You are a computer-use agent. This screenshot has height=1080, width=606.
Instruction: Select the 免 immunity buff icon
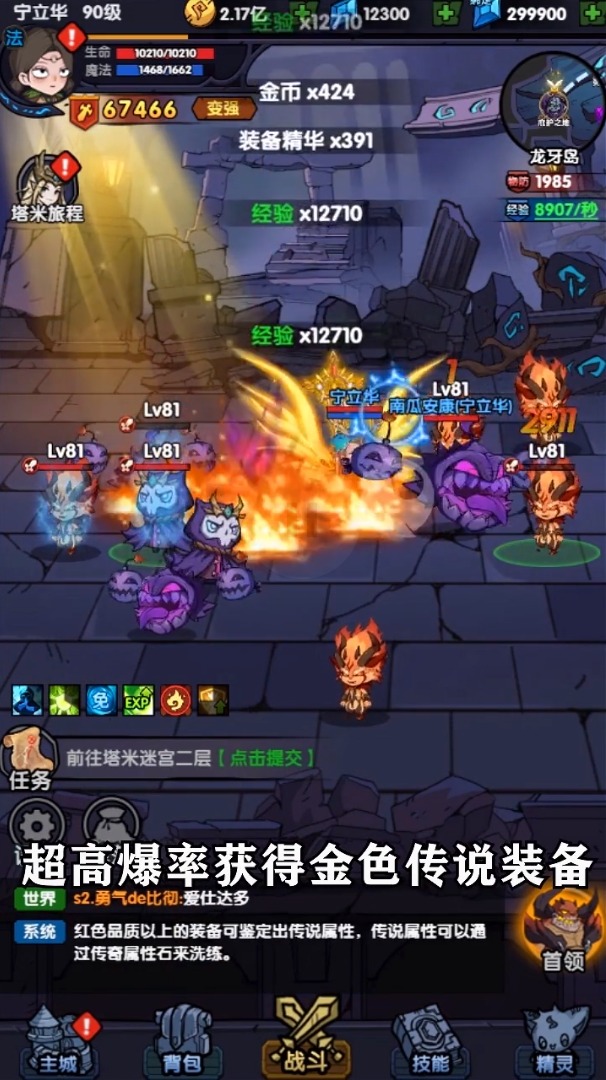tap(101, 701)
